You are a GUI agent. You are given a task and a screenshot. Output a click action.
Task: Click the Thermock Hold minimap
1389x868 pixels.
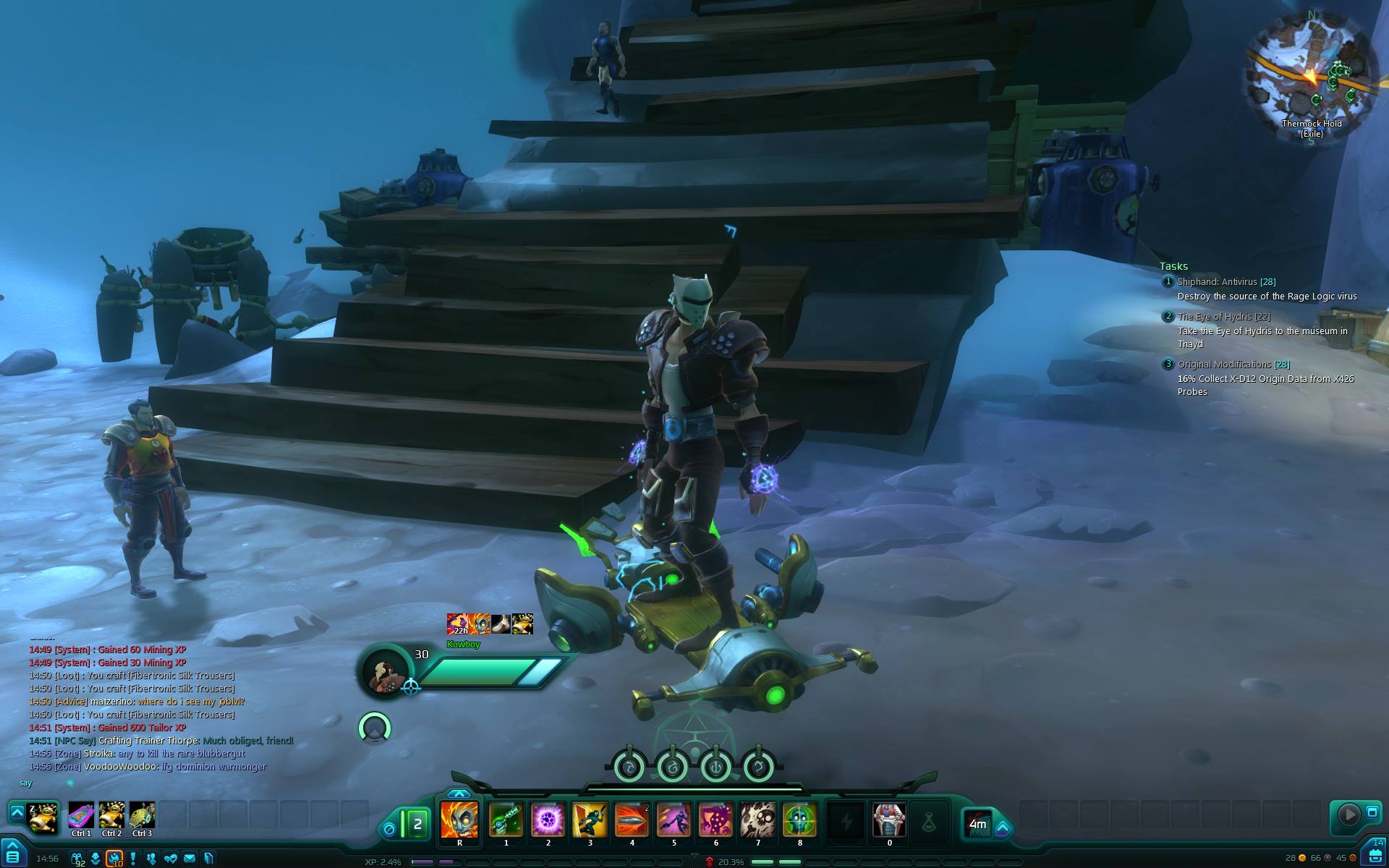coord(1311,72)
